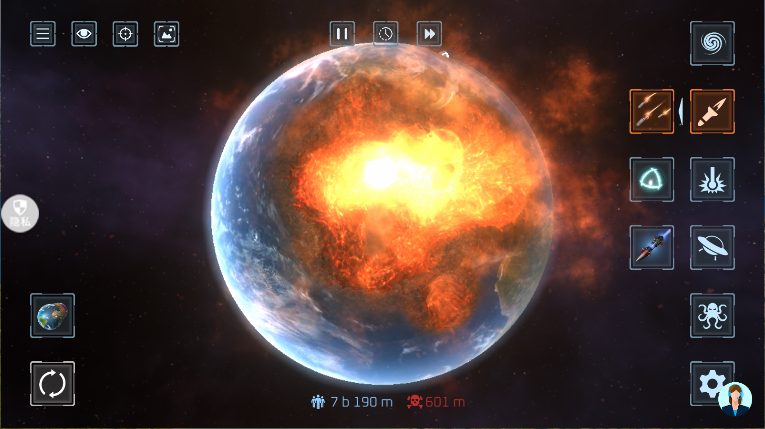Choose the multiple missiles weapon
Image resolution: width=765 pixels, height=429 pixels.
pyautogui.click(x=652, y=111)
